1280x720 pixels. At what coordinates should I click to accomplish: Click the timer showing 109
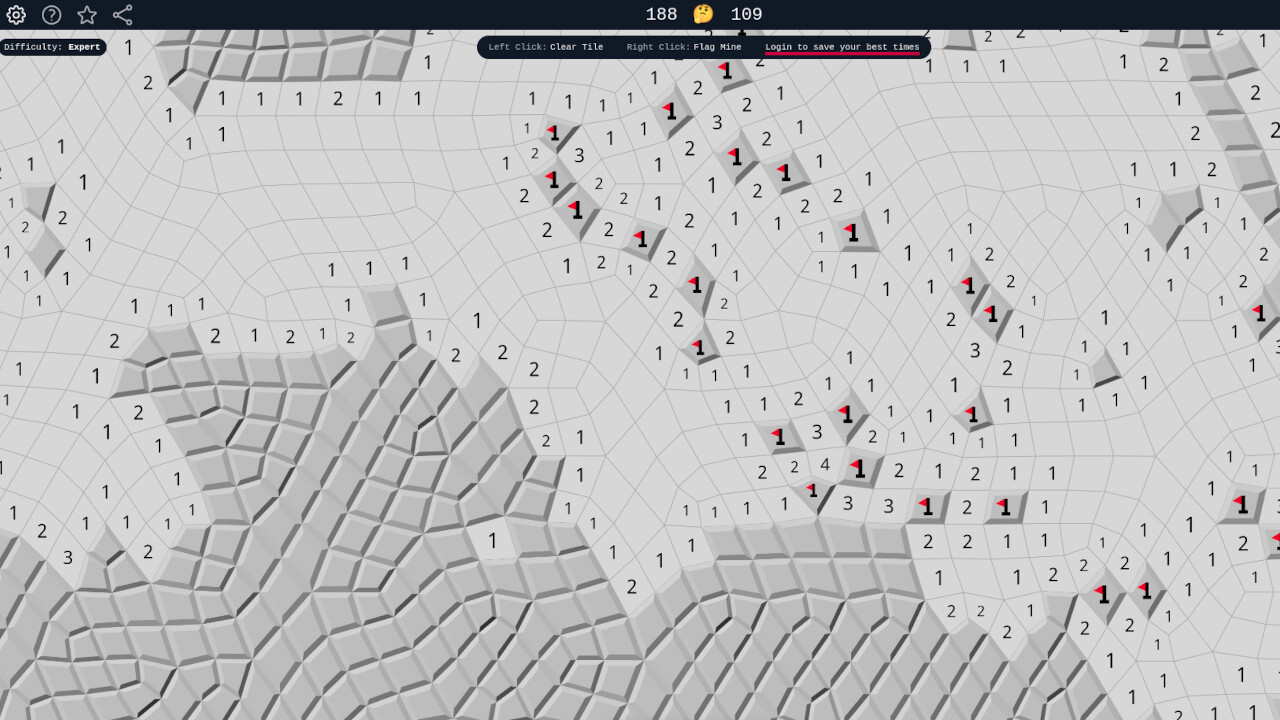(x=748, y=14)
